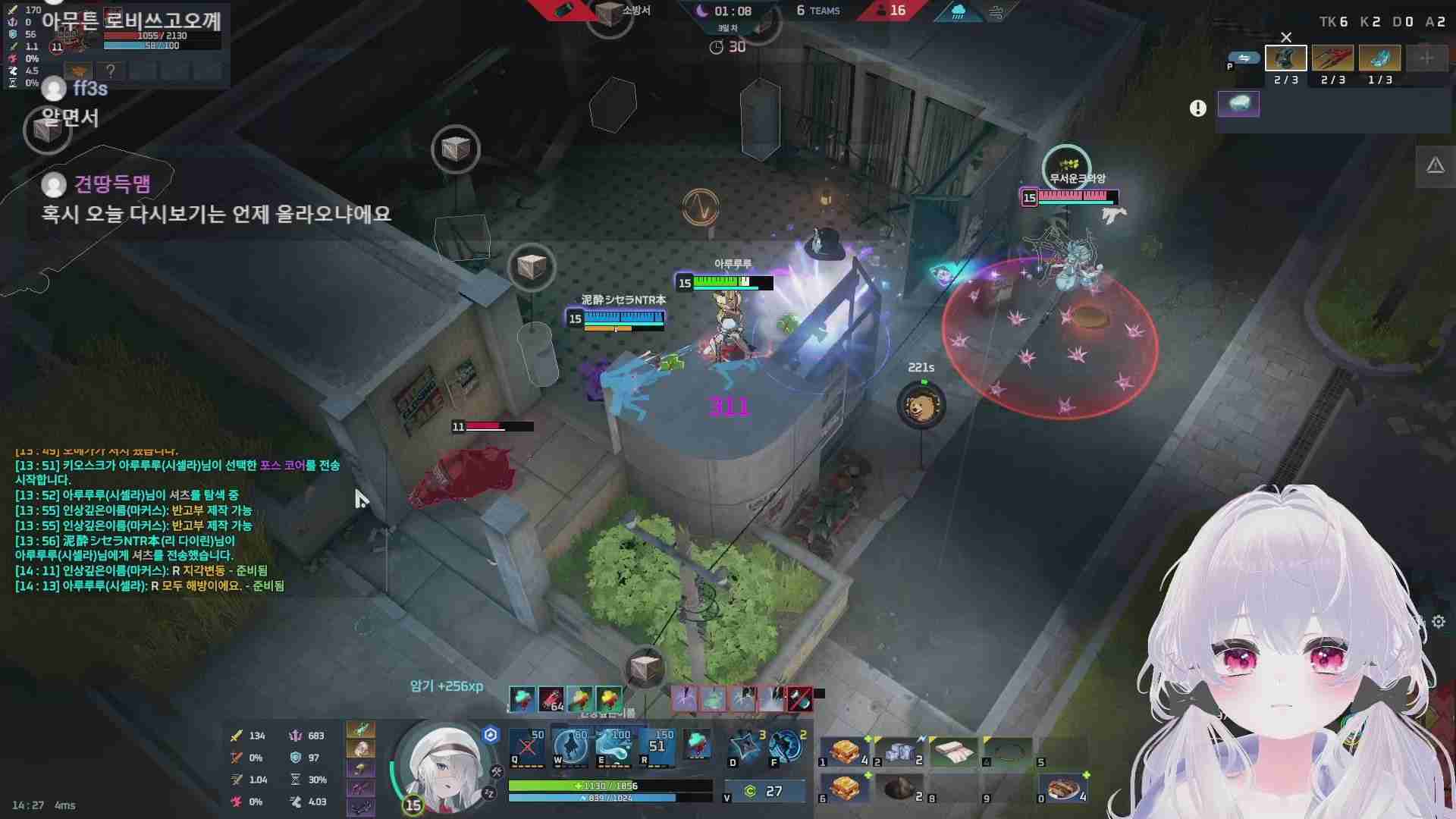Trigger the D weapon skill shuriken icon
Screen dimensions: 1456x819
click(745, 747)
